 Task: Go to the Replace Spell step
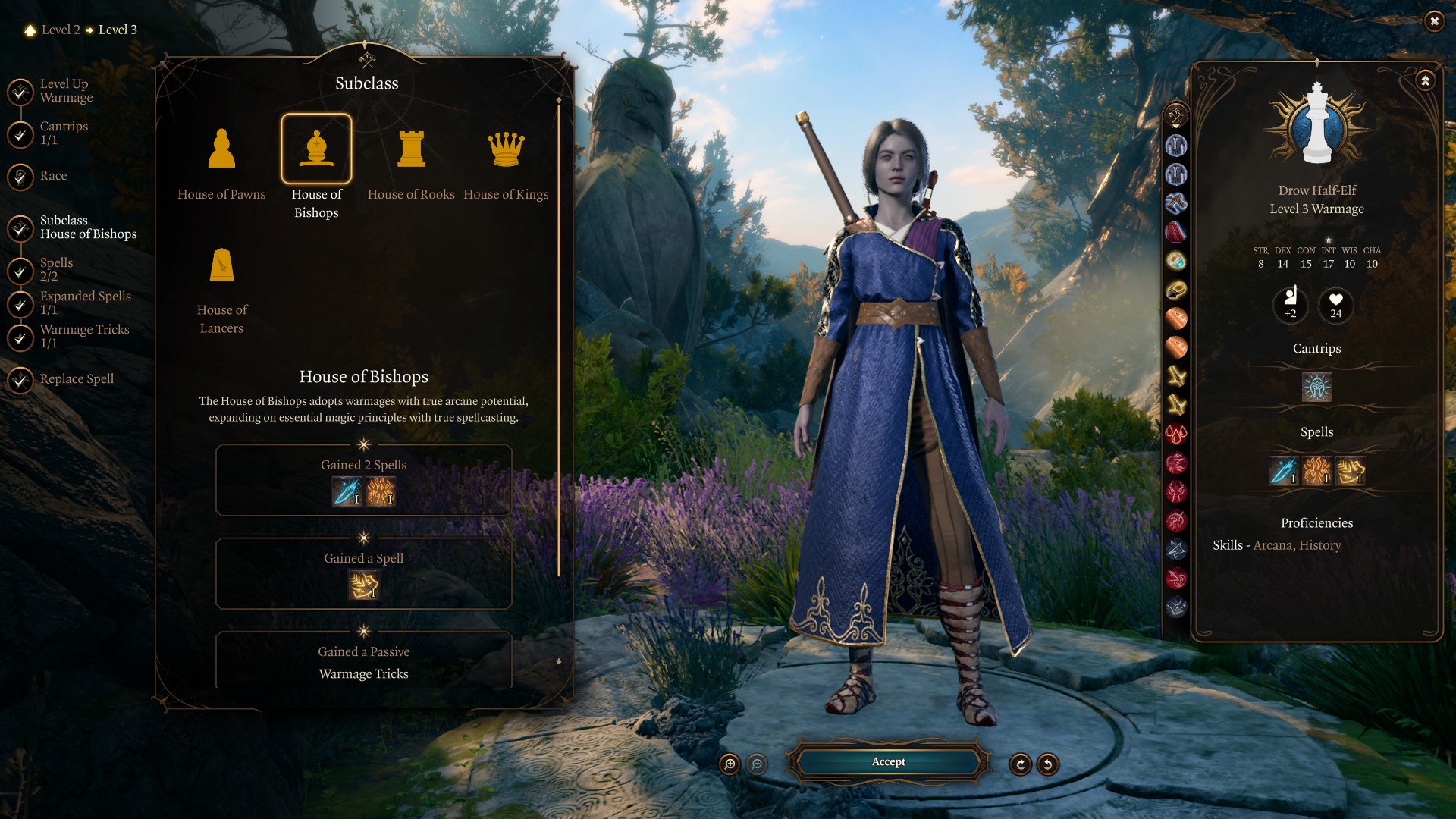pyautogui.click(x=77, y=379)
